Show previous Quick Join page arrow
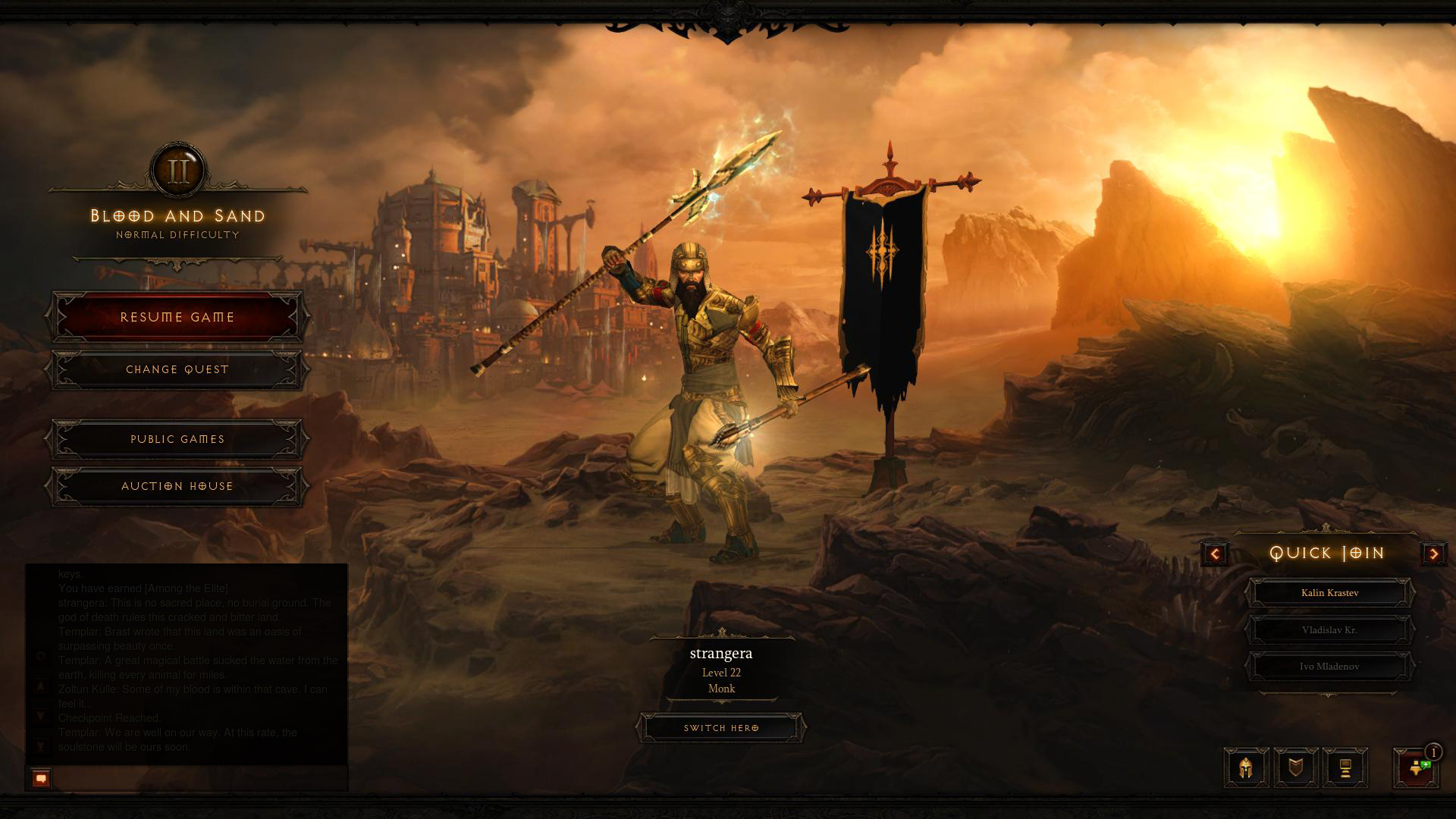This screenshot has height=819, width=1456. pyautogui.click(x=1215, y=554)
